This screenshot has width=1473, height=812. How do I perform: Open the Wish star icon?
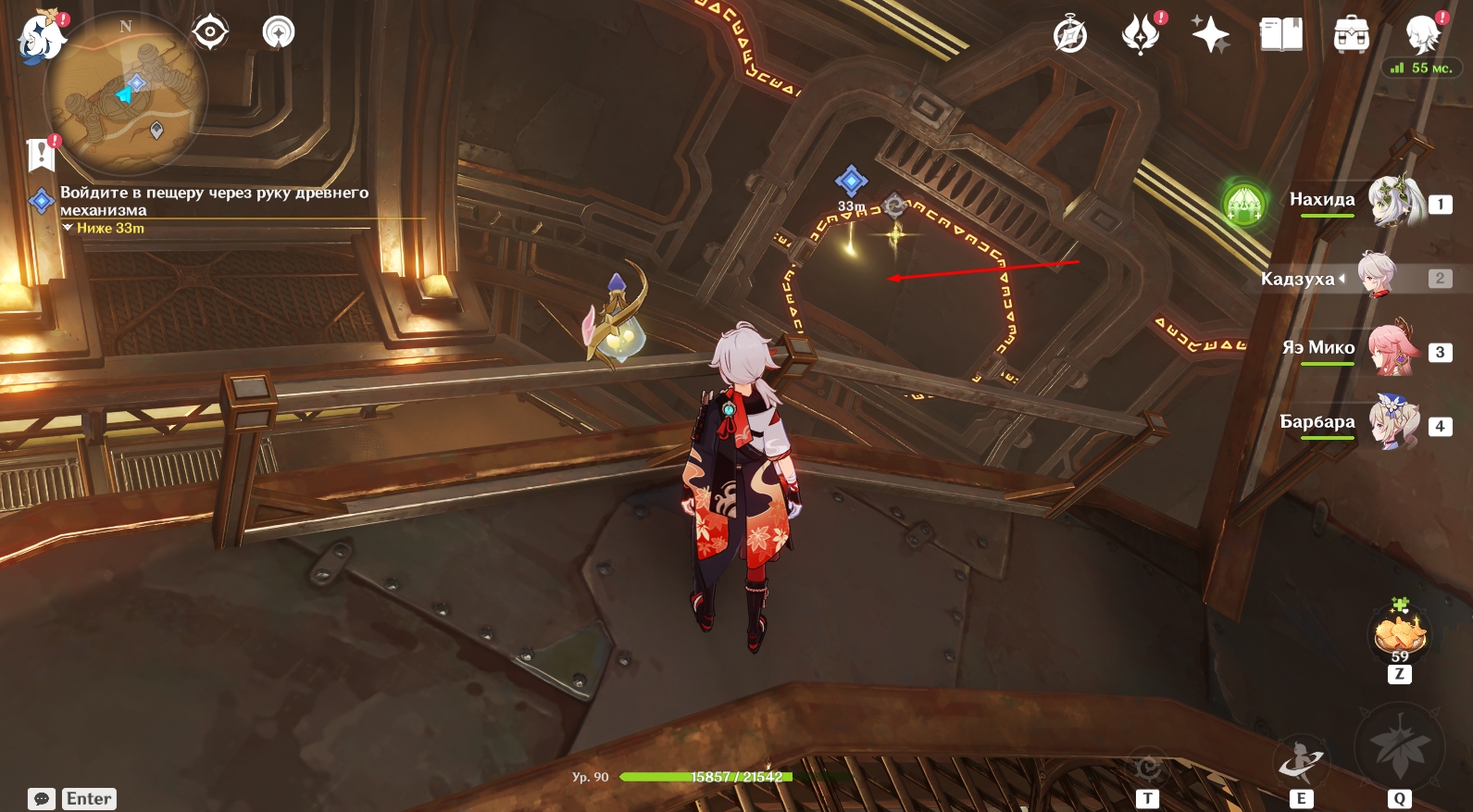(1210, 35)
